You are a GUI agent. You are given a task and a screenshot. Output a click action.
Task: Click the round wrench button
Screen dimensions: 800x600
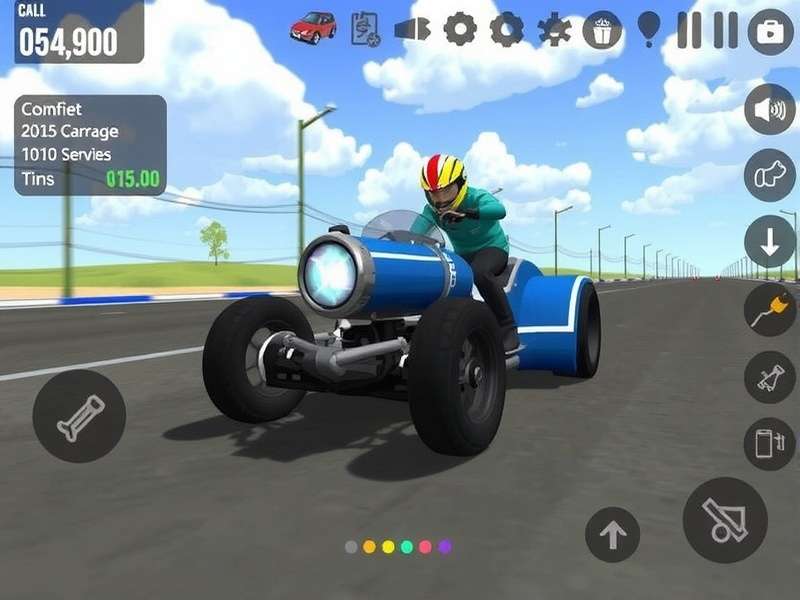79,415
